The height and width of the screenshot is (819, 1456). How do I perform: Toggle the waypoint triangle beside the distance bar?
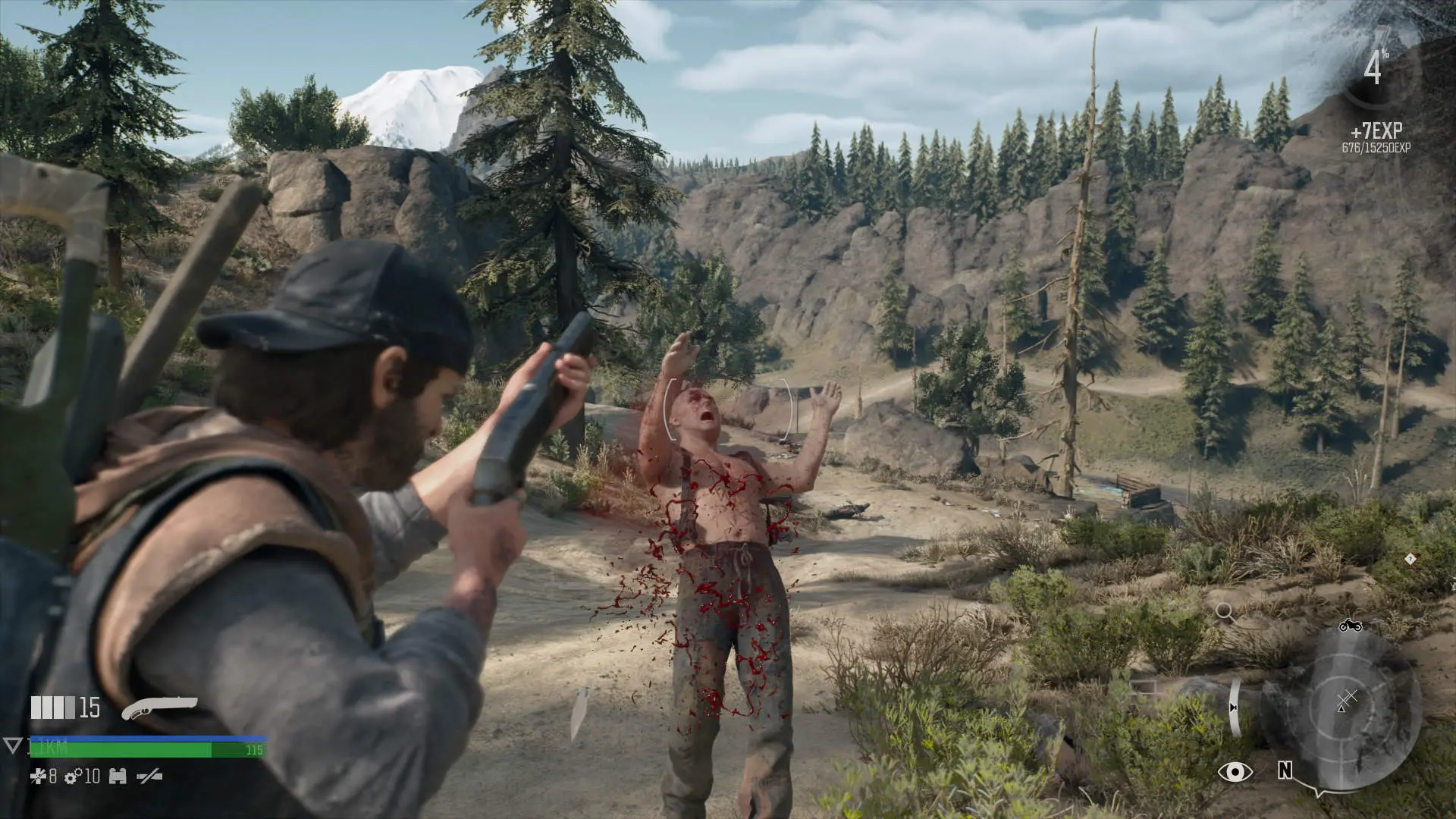pos(12,745)
